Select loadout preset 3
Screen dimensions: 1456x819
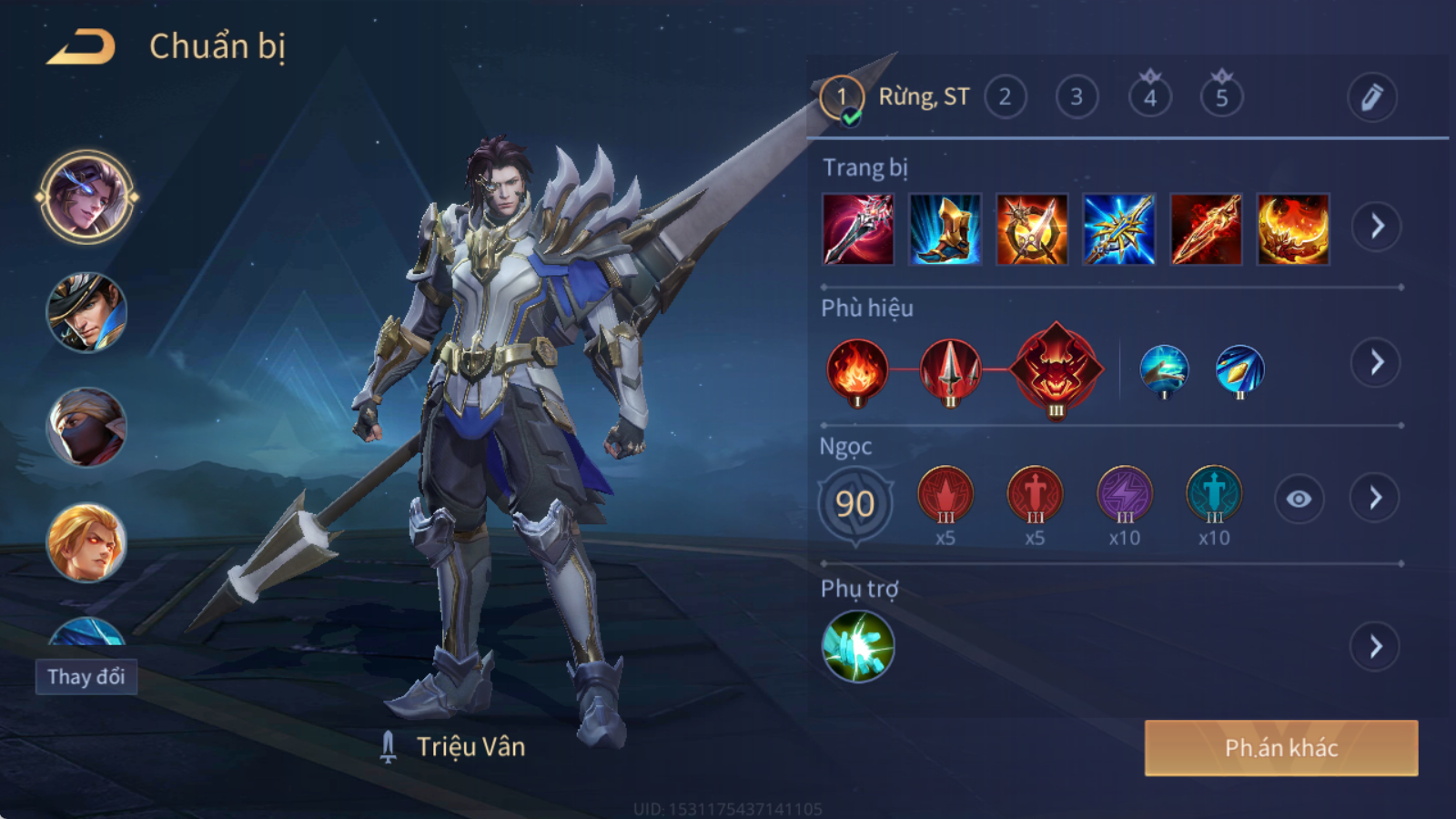tap(1077, 96)
